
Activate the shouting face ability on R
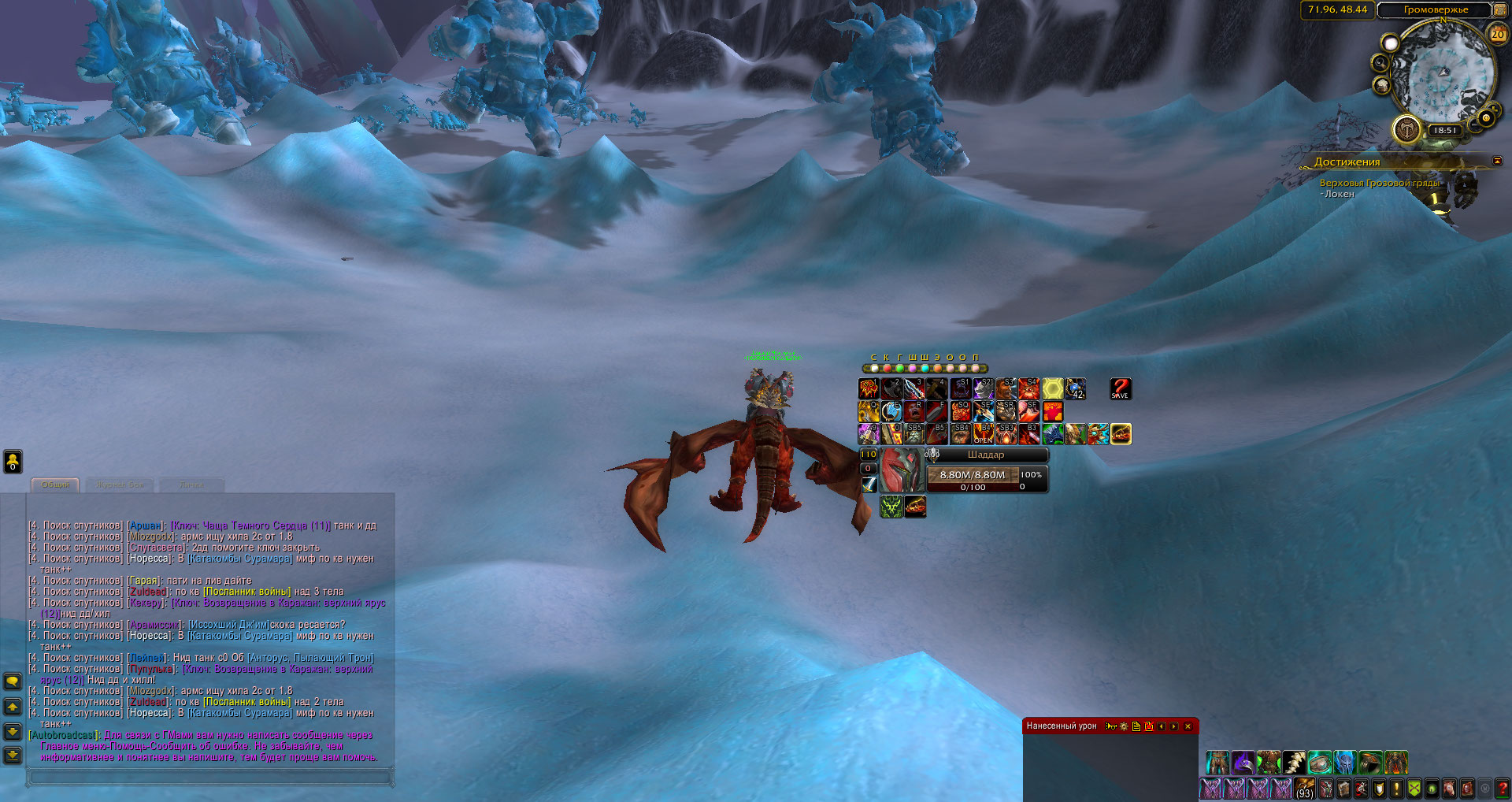[x=914, y=411]
